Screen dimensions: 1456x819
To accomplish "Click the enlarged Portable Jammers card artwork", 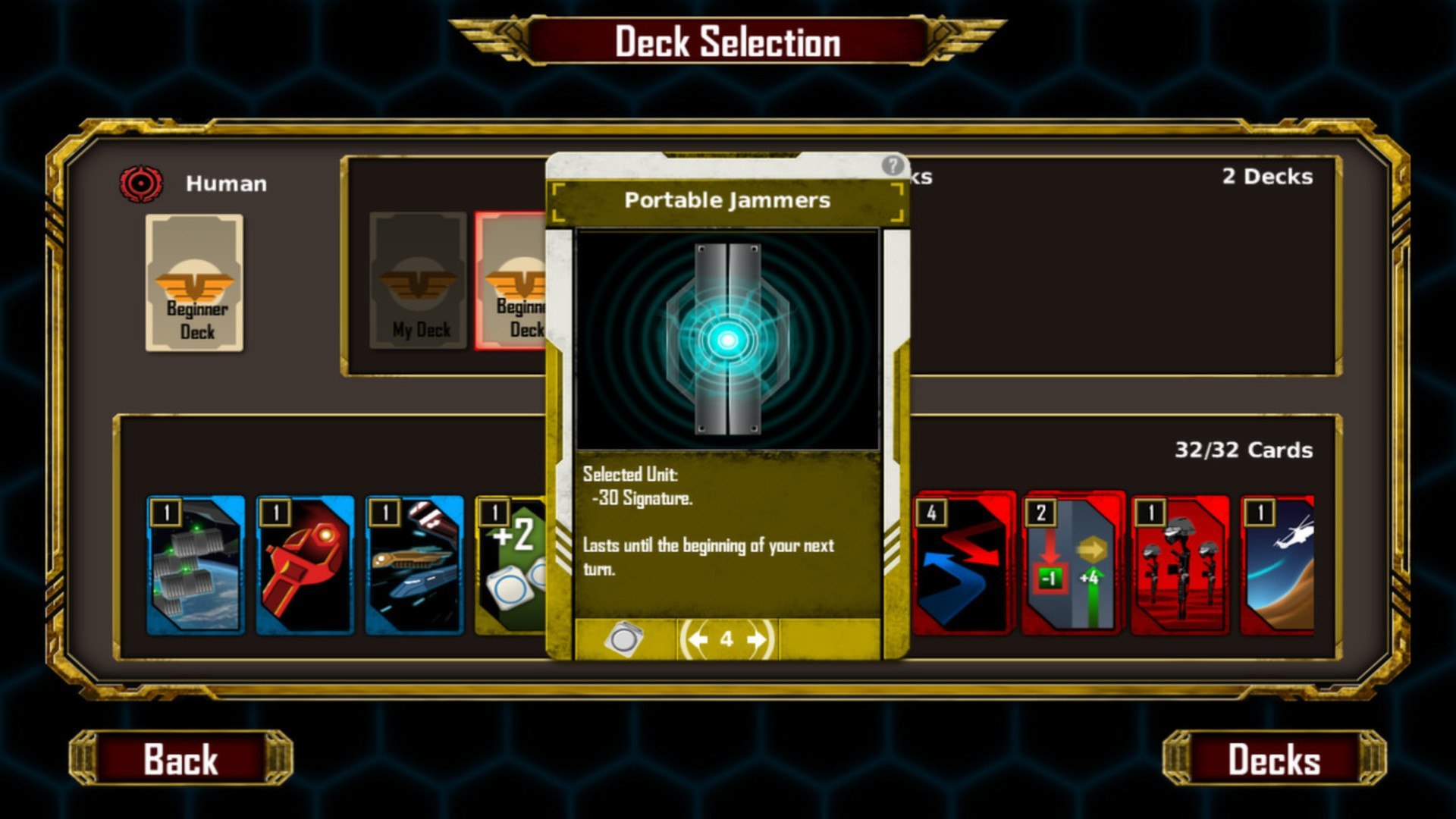I will 727,340.
